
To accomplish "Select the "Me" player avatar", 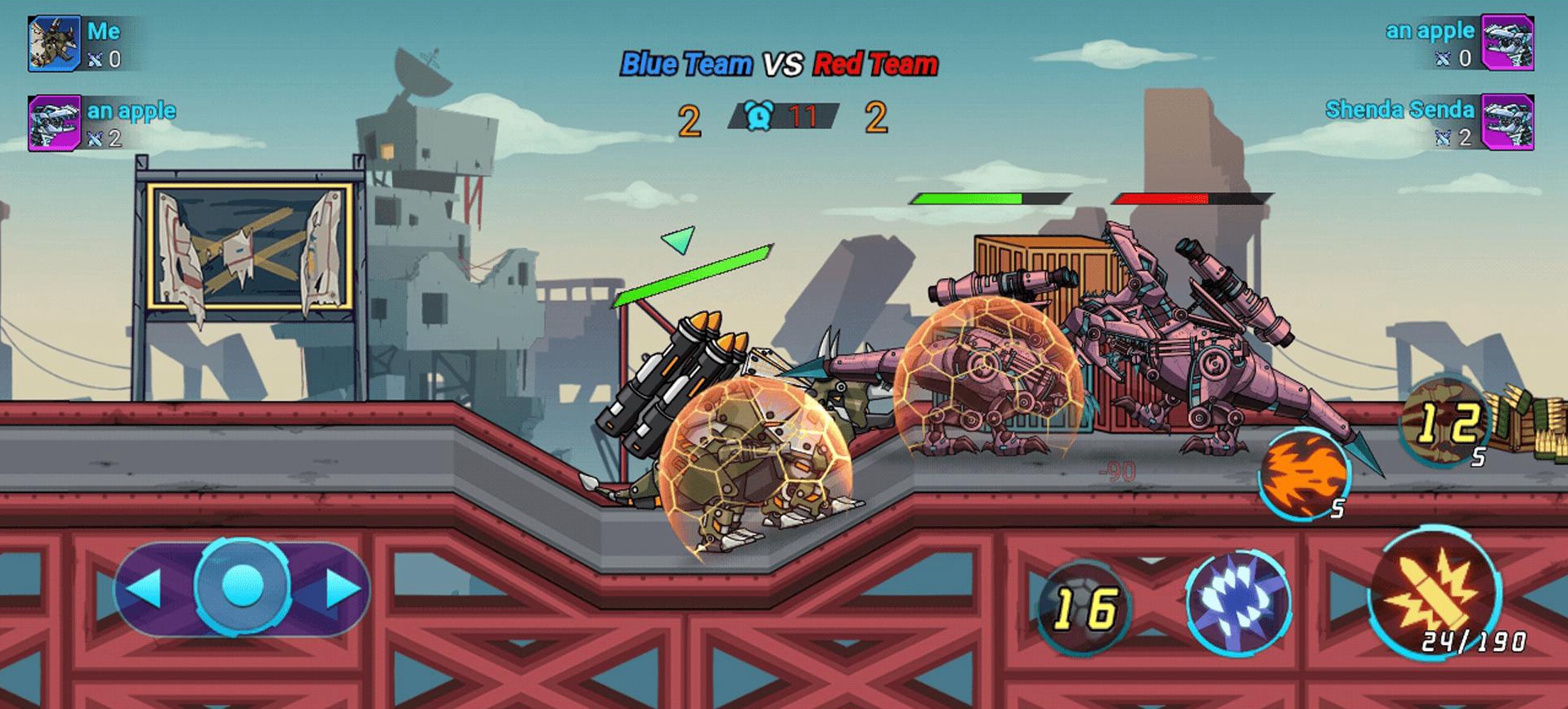I will [x=54, y=43].
